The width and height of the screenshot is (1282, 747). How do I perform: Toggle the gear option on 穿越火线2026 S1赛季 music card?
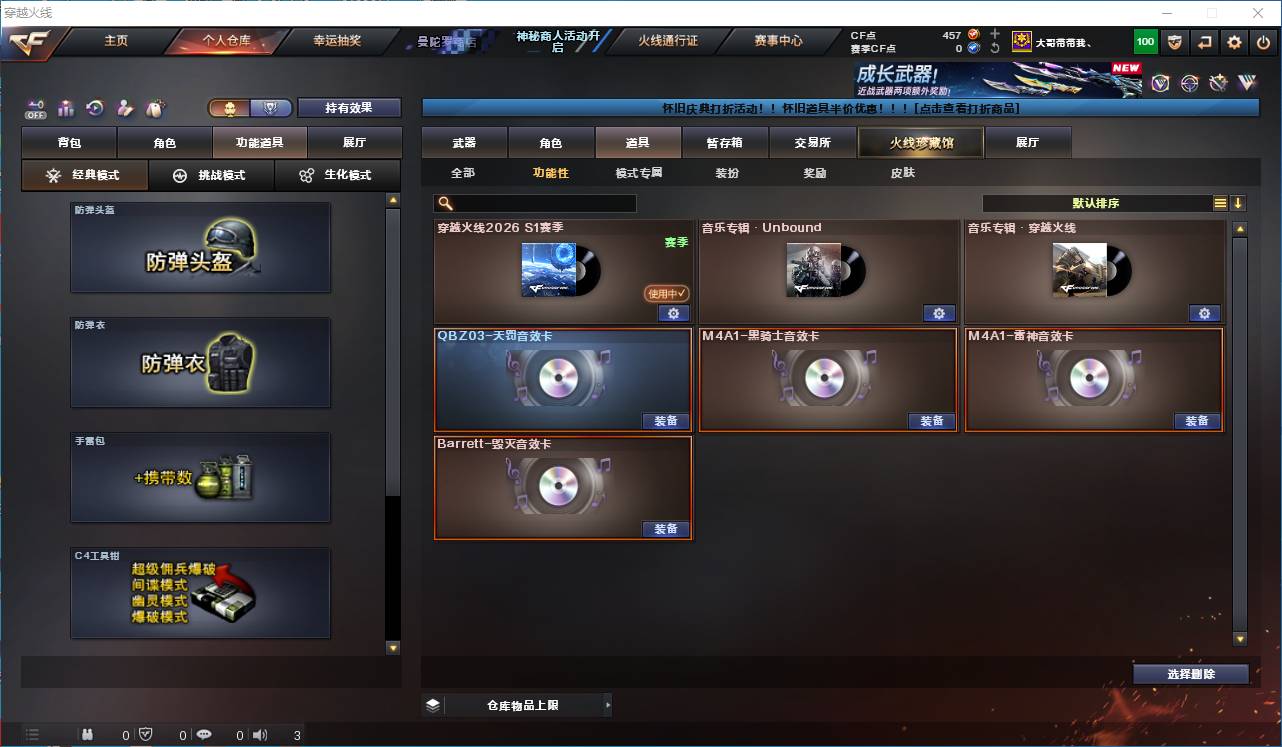point(674,313)
